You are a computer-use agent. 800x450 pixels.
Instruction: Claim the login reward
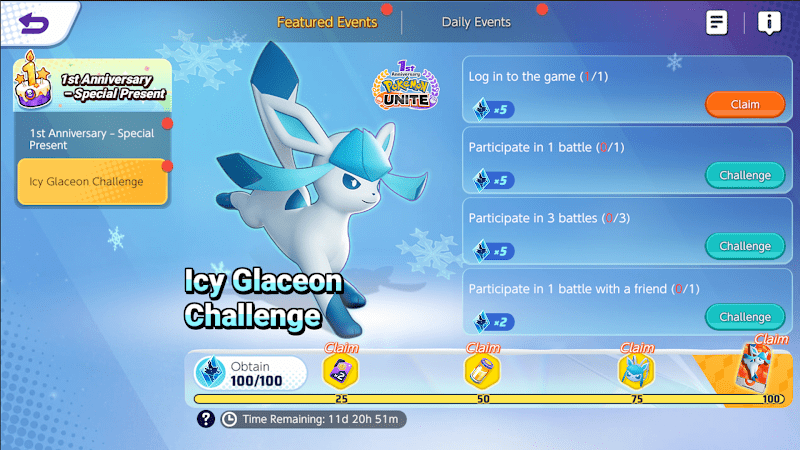745,104
